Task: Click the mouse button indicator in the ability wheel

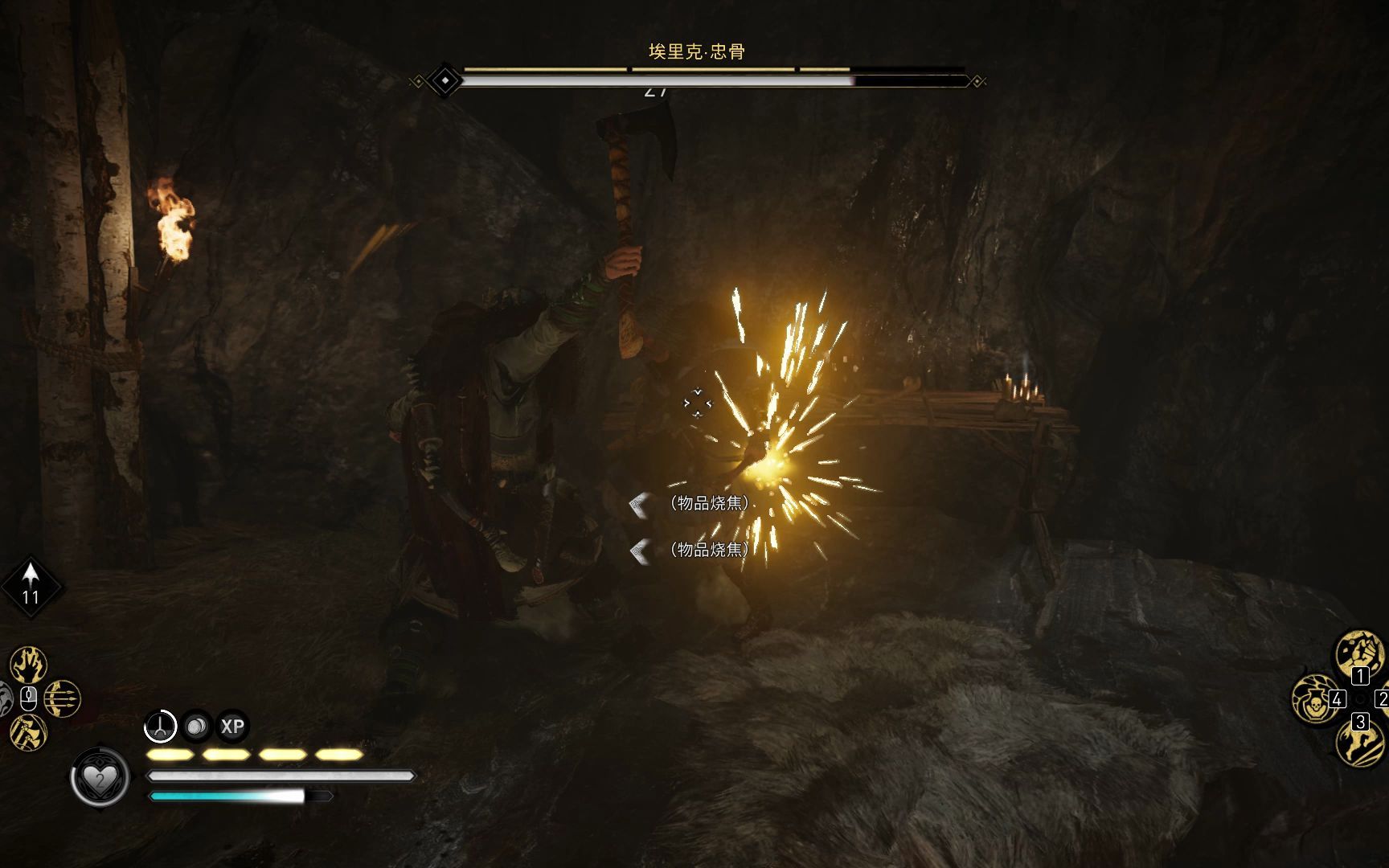Action: (29, 698)
